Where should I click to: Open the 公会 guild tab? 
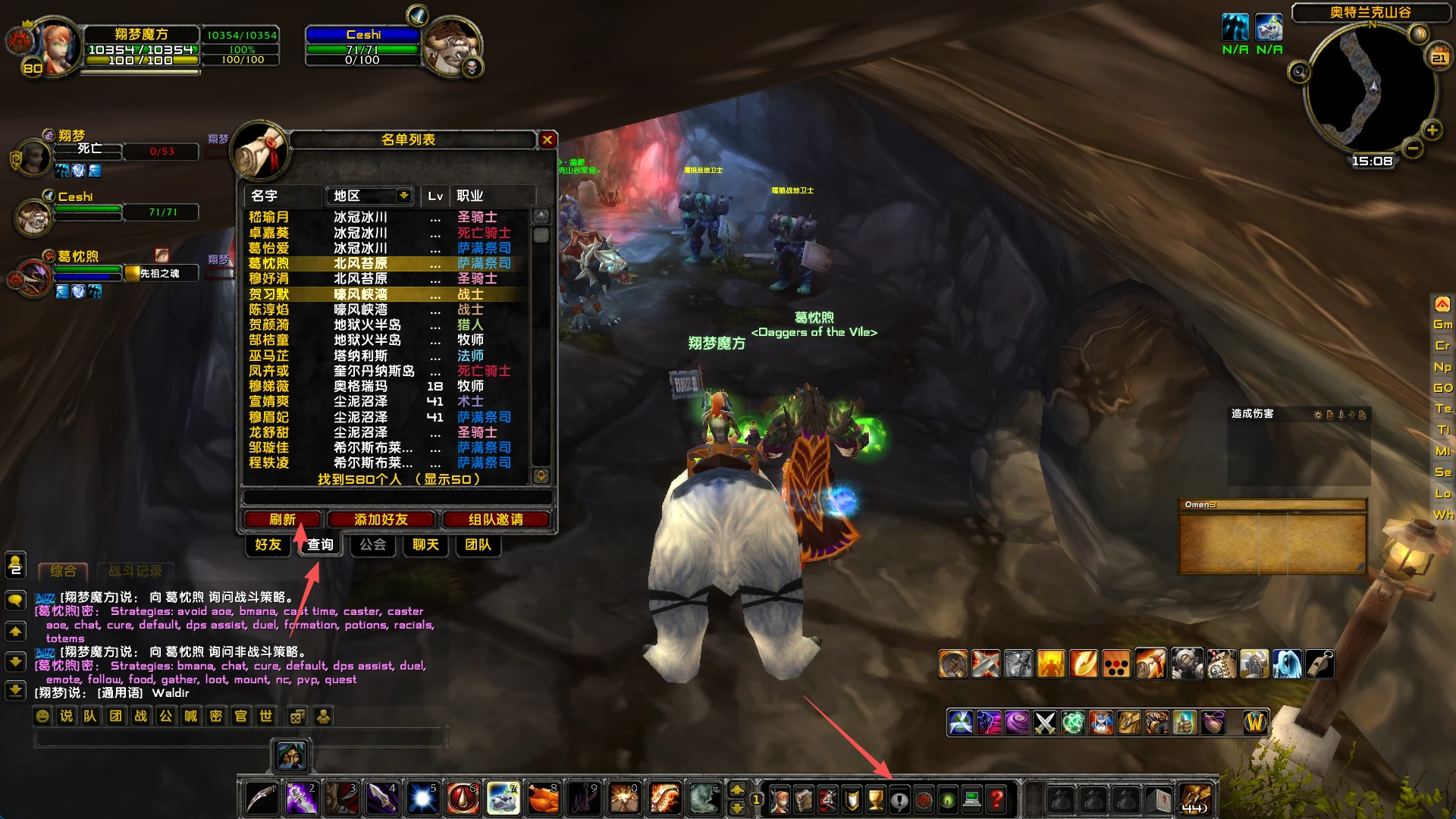point(372,544)
